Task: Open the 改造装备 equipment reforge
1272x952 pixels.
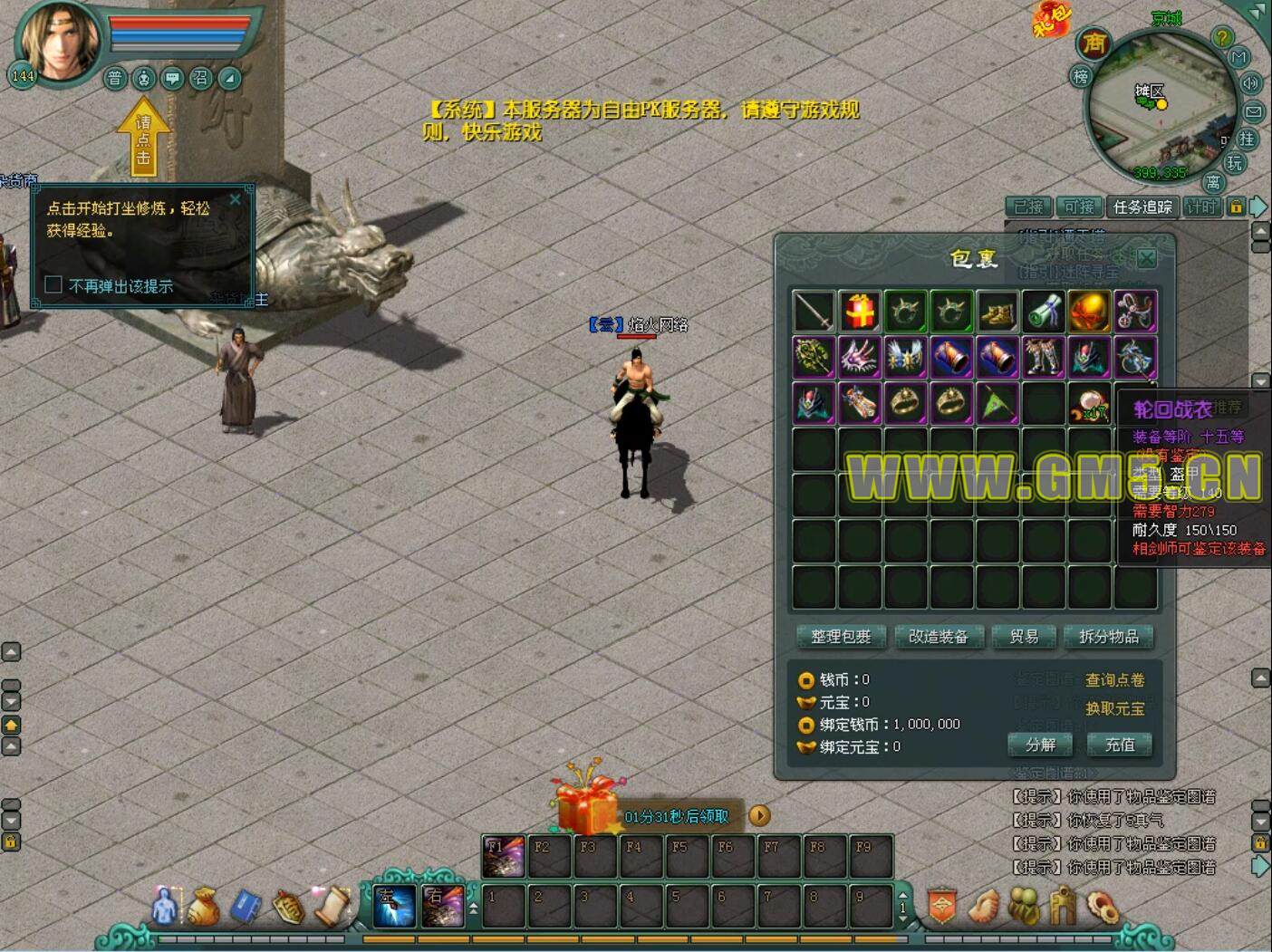Action: coord(938,637)
